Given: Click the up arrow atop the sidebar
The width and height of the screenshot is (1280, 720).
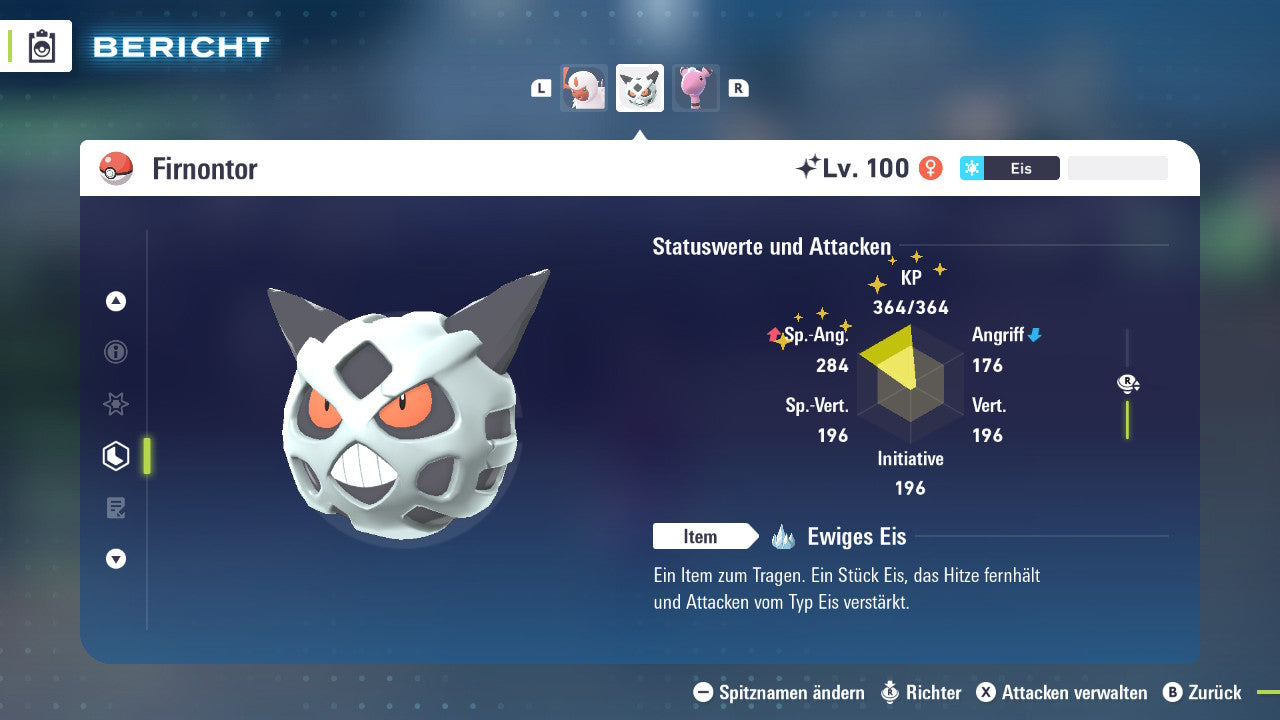Looking at the screenshot, I should click(115, 301).
